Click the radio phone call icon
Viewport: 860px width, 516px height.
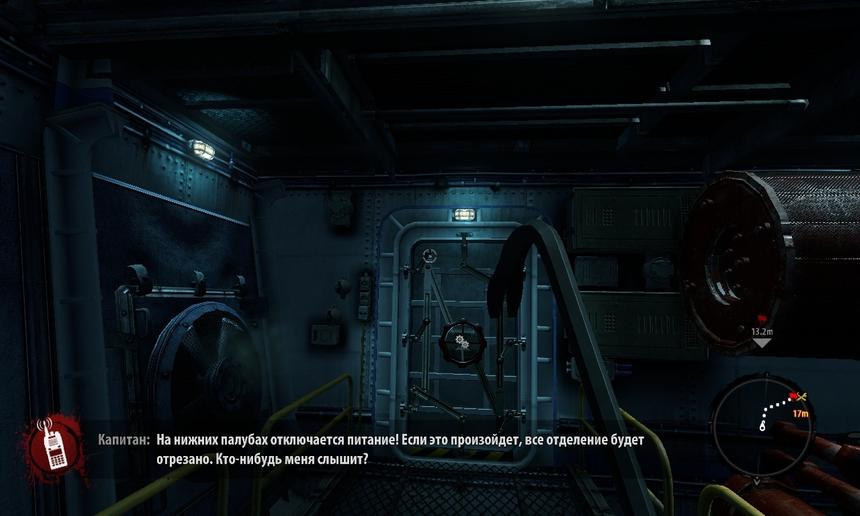pos(52,443)
